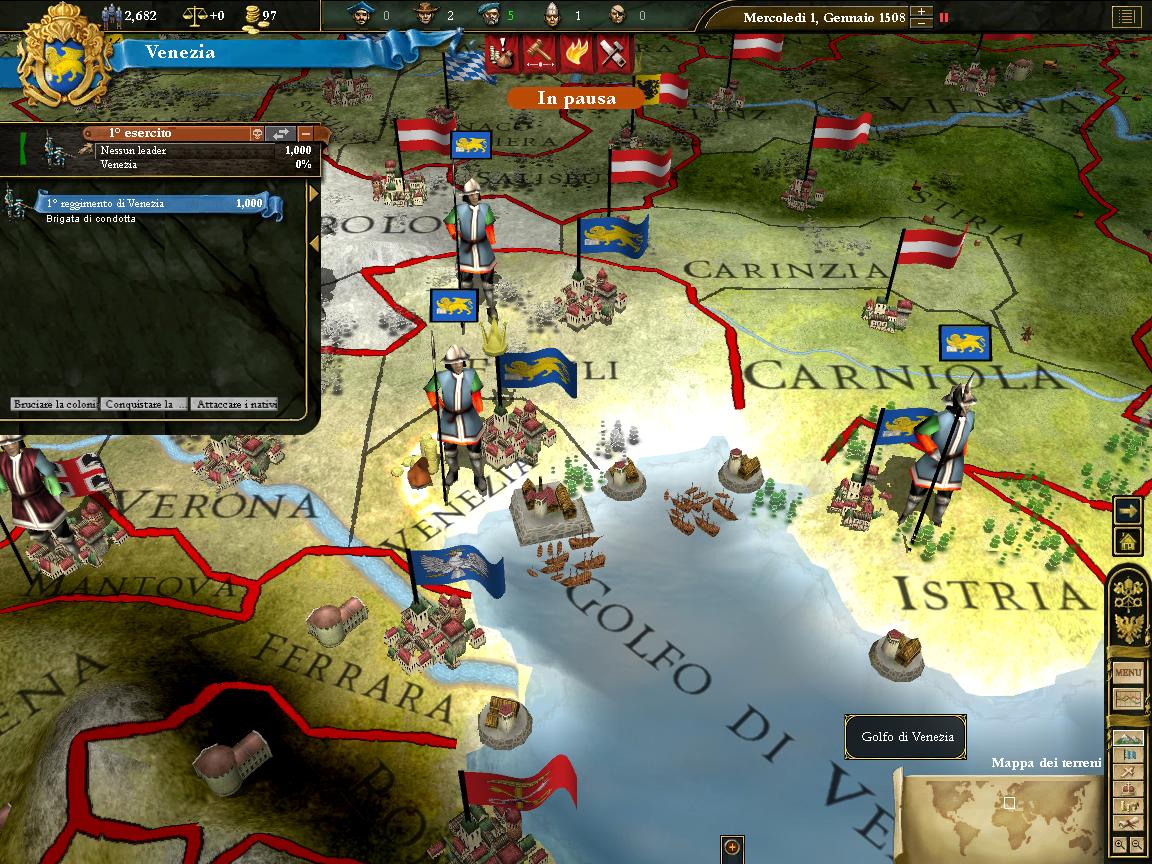
Task: Go to capital with the house button
Action: point(1128,541)
